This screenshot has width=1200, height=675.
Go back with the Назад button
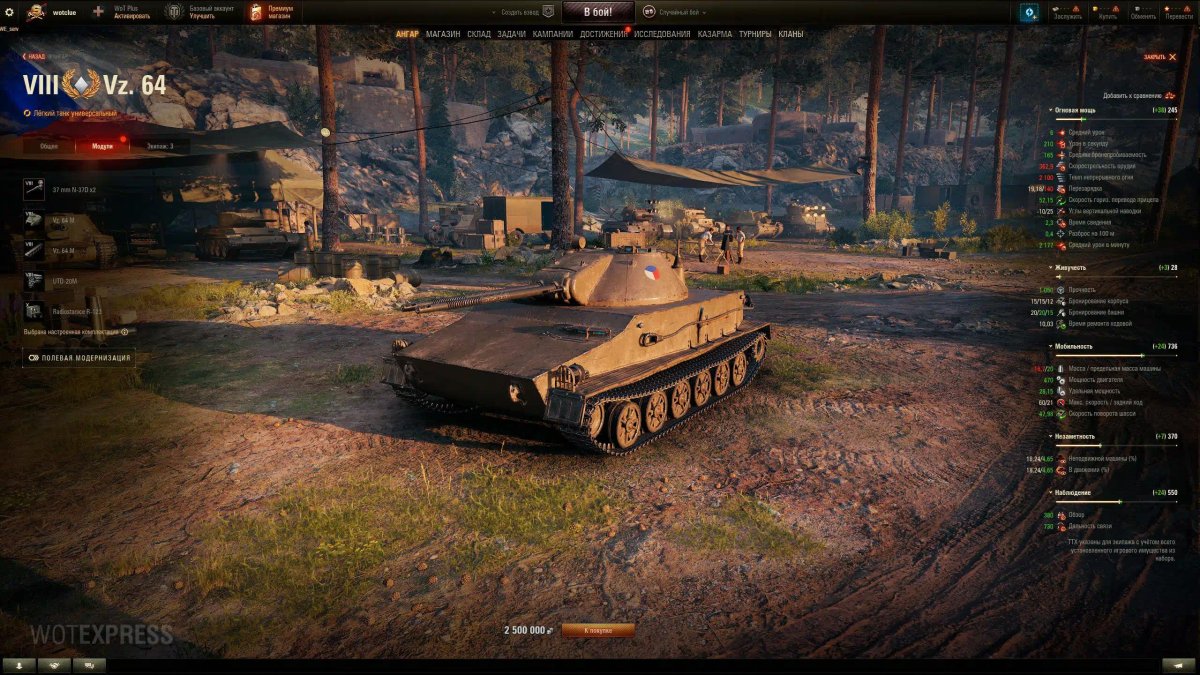[x=34, y=57]
